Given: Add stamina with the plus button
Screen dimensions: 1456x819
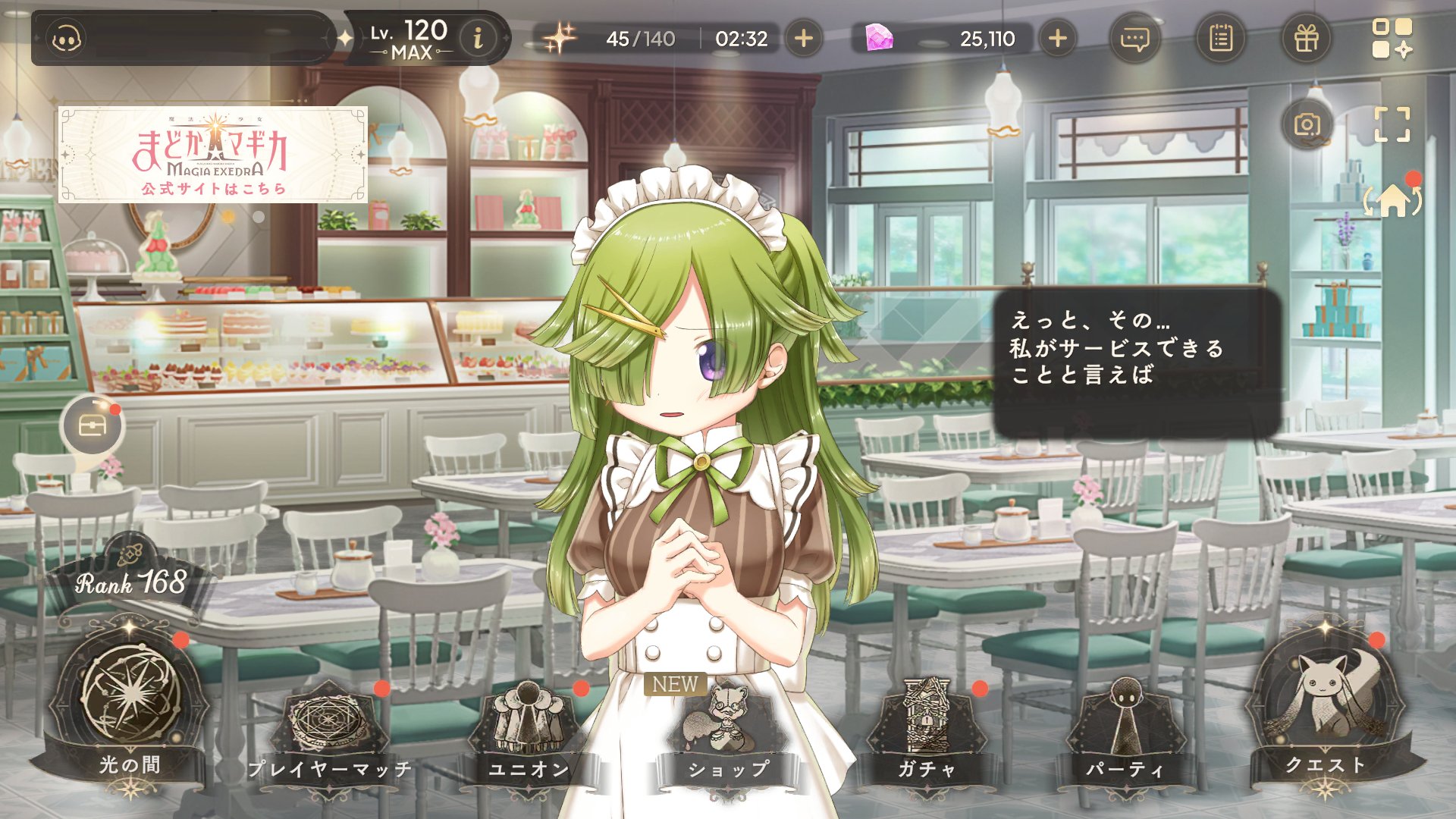Looking at the screenshot, I should pos(803,38).
